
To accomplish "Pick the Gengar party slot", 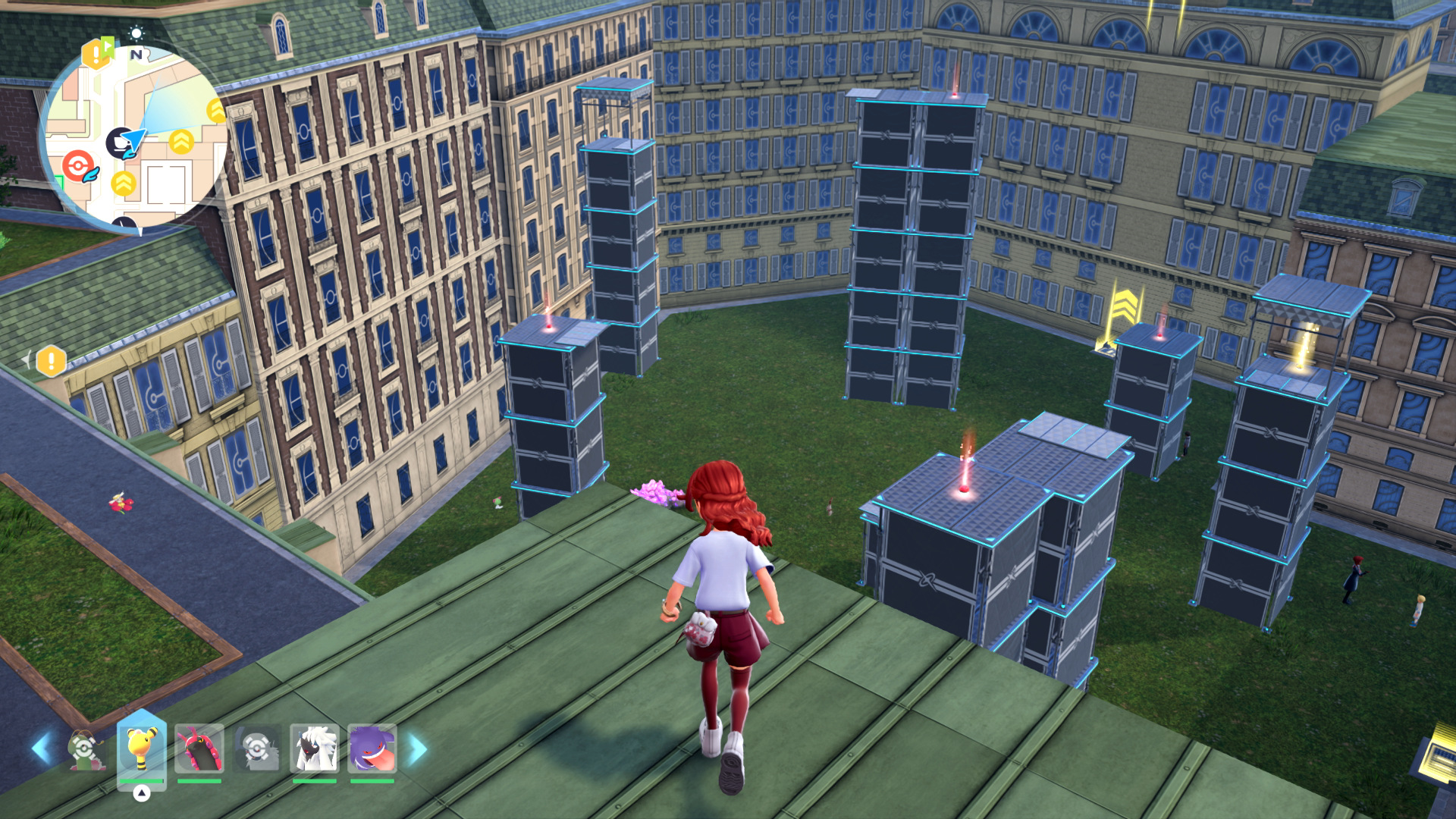I will coord(372,748).
